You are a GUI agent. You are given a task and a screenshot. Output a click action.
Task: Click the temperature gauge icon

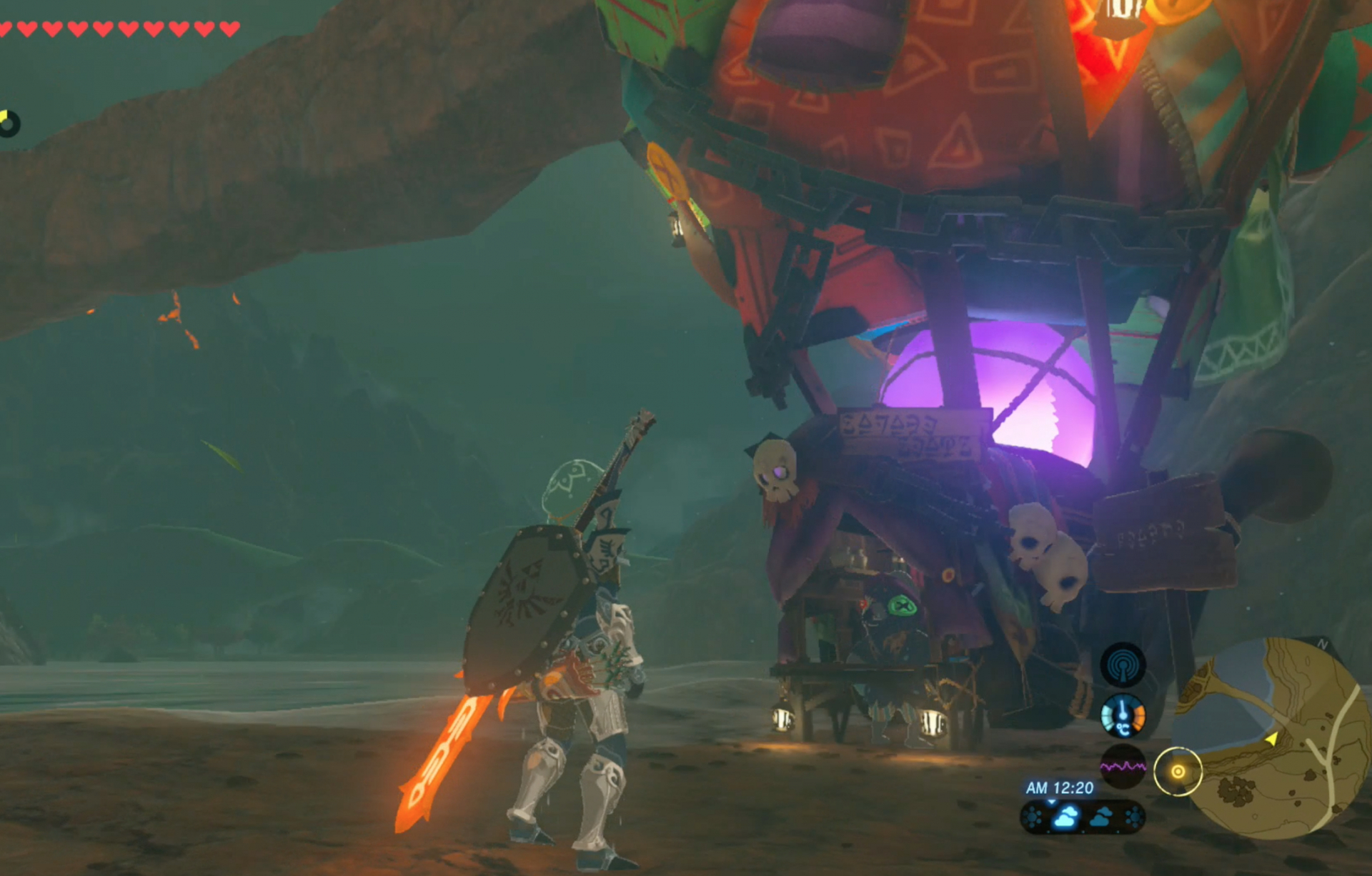(1123, 716)
